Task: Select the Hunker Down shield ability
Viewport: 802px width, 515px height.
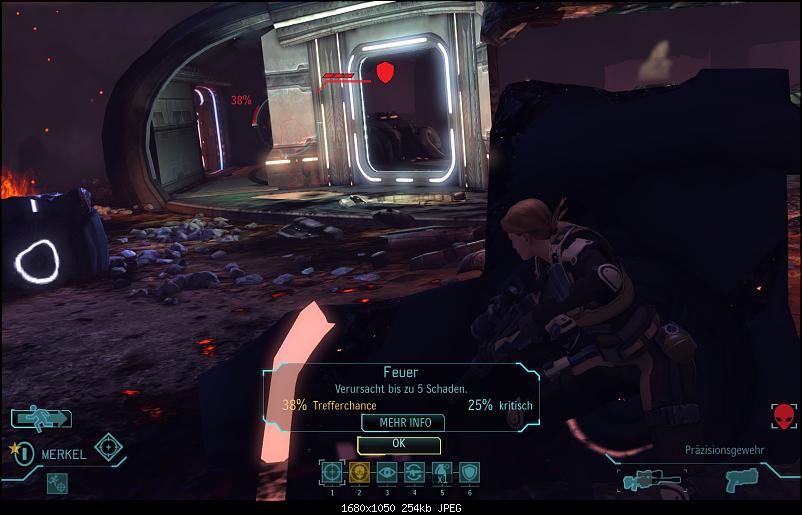Action: pos(470,473)
